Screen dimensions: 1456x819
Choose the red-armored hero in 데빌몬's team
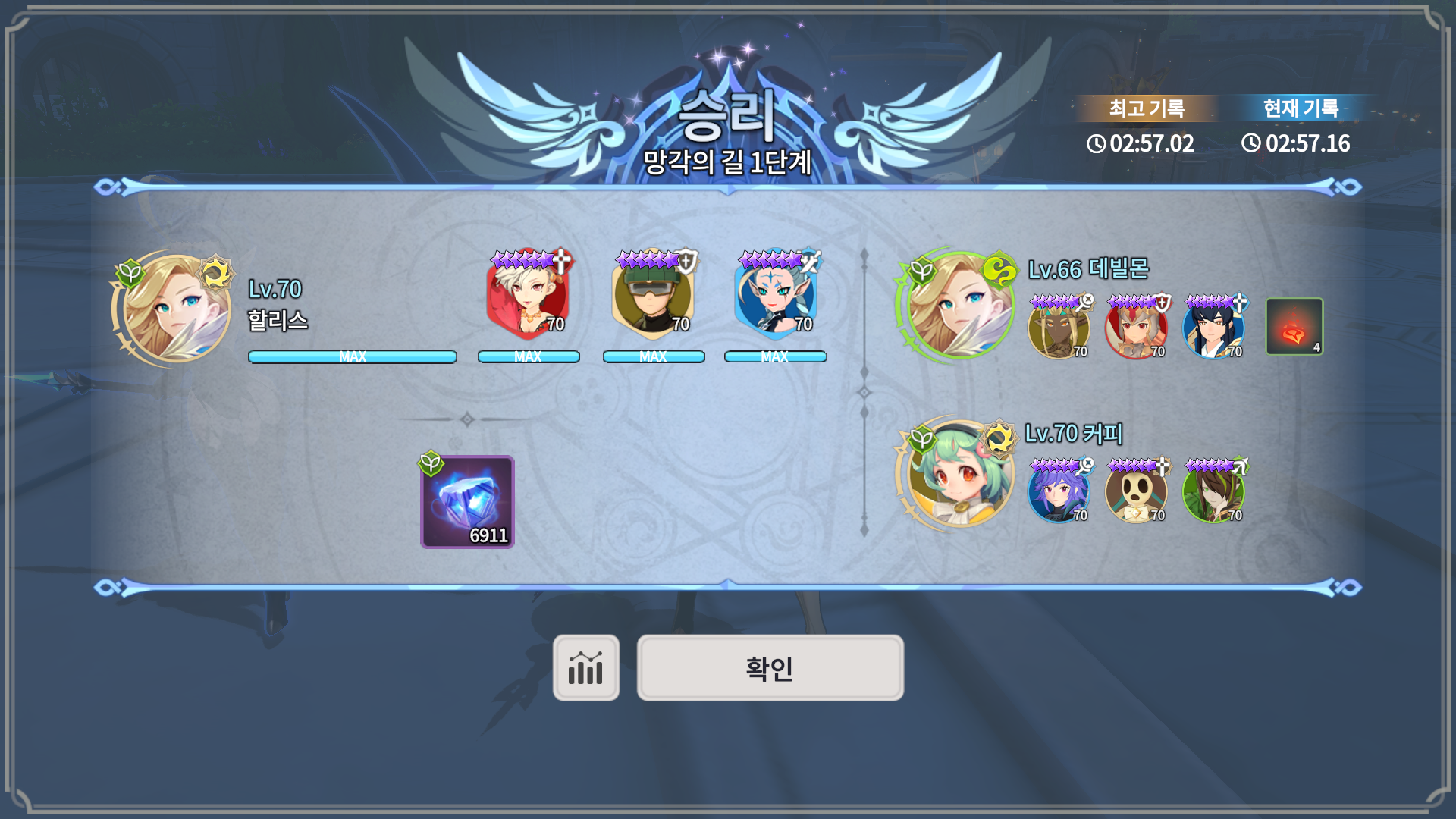(1136, 328)
